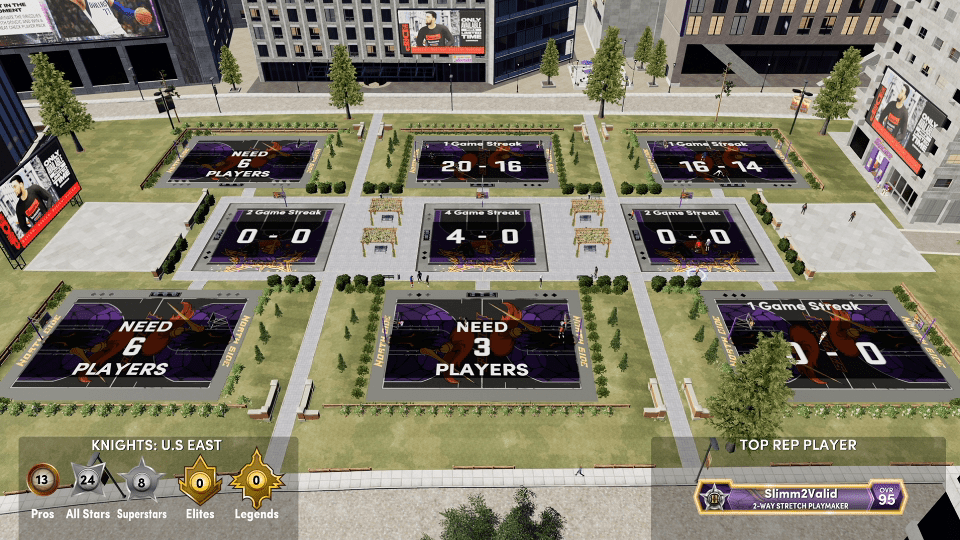Choose the Superstars rep badge
This screenshot has width=960, height=540.
click(144, 482)
